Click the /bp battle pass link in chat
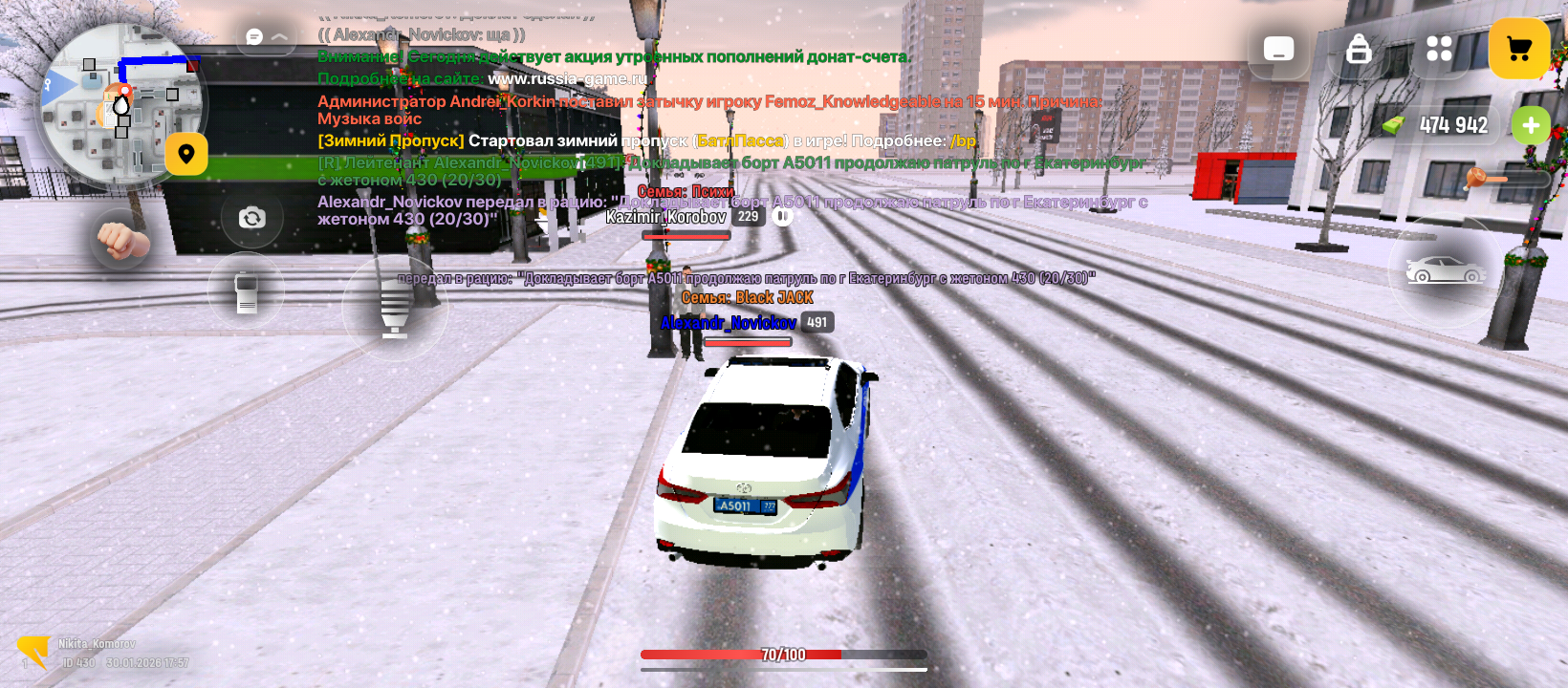The width and height of the screenshot is (1568, 688). [964, 141]
